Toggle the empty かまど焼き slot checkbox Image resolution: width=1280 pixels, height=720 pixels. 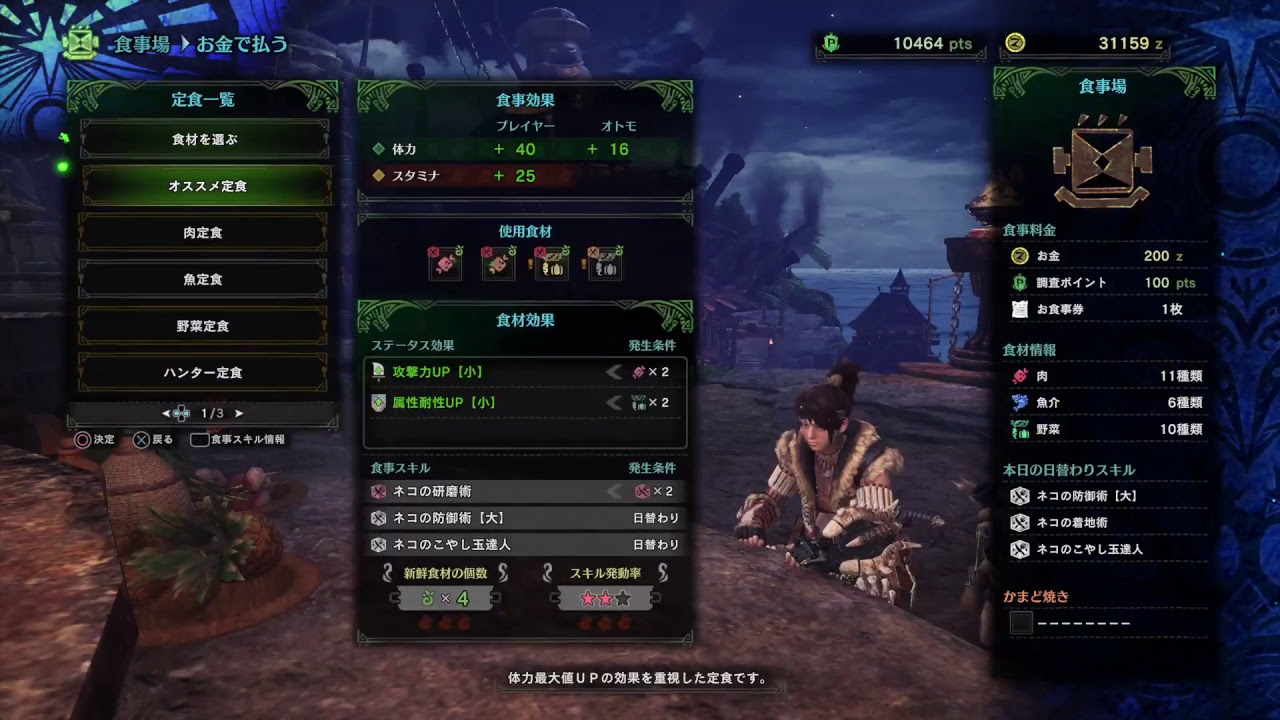1021,623
